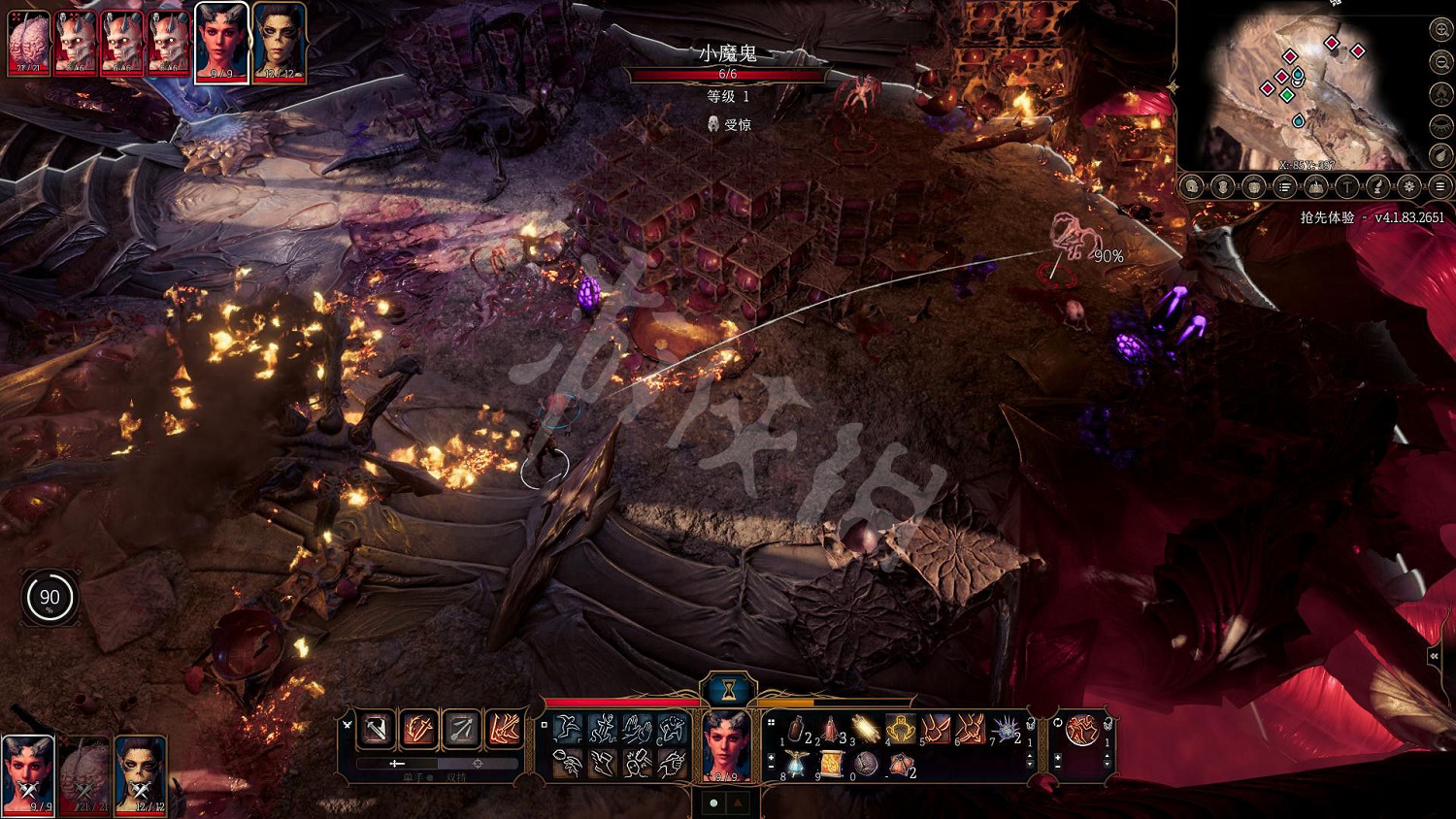Click the minimap display
This screenshot has height=819, width=1456.
pos(1299,87)
